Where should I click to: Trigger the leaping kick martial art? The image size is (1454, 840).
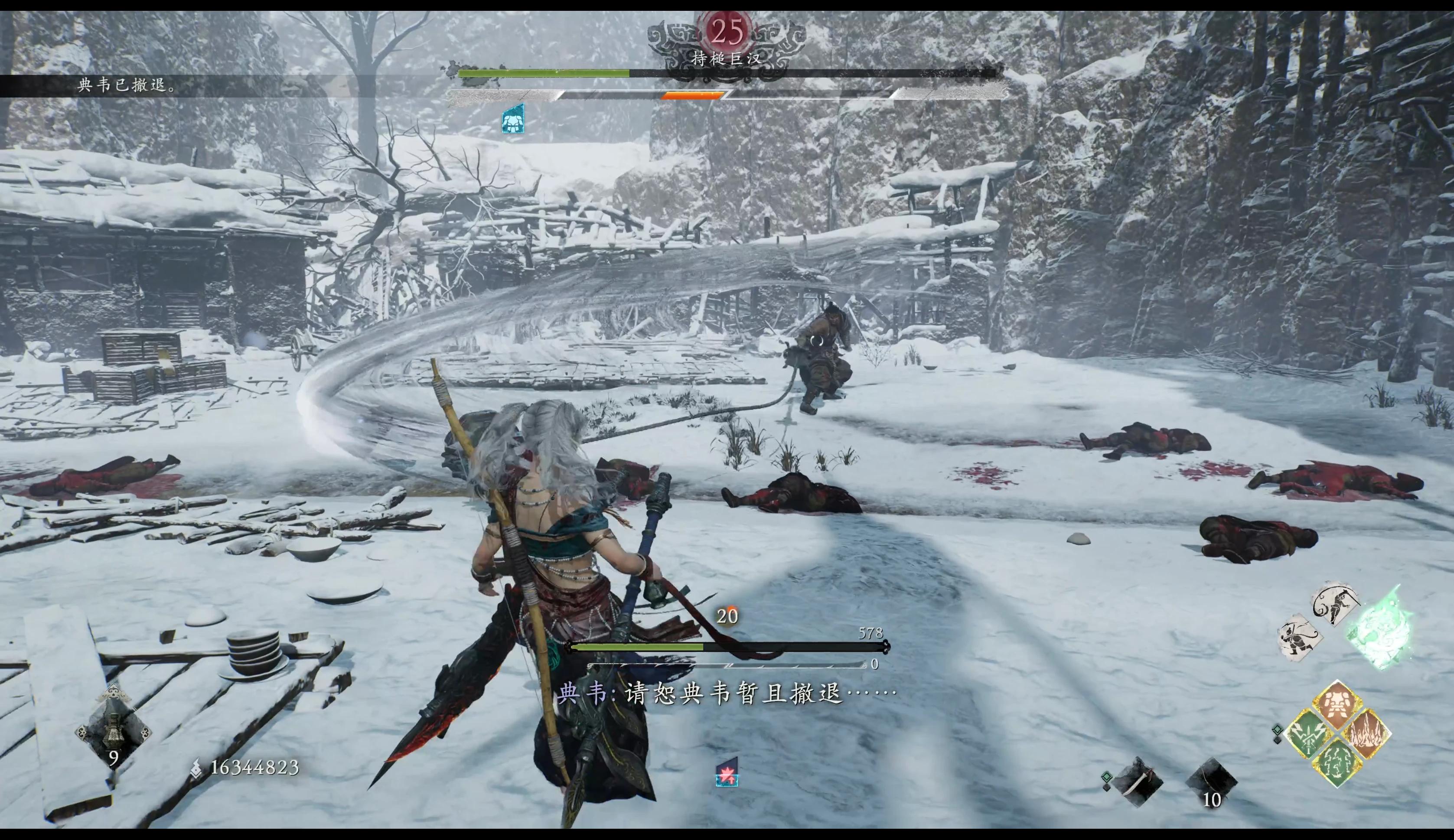pyautogui.click(x=1335, y=603)
